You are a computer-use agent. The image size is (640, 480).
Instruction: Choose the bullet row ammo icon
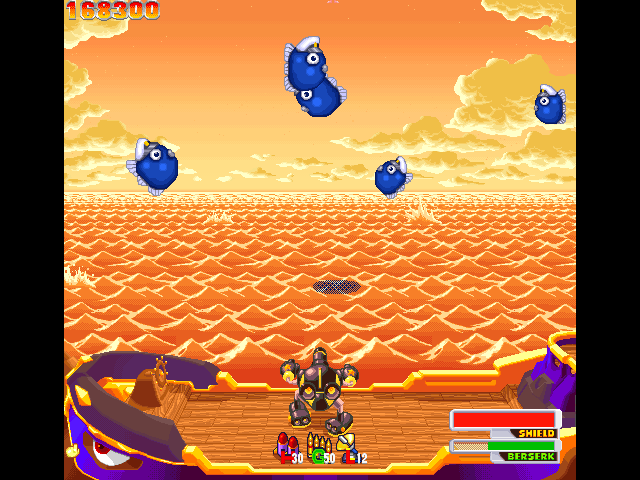coord(317,443)
